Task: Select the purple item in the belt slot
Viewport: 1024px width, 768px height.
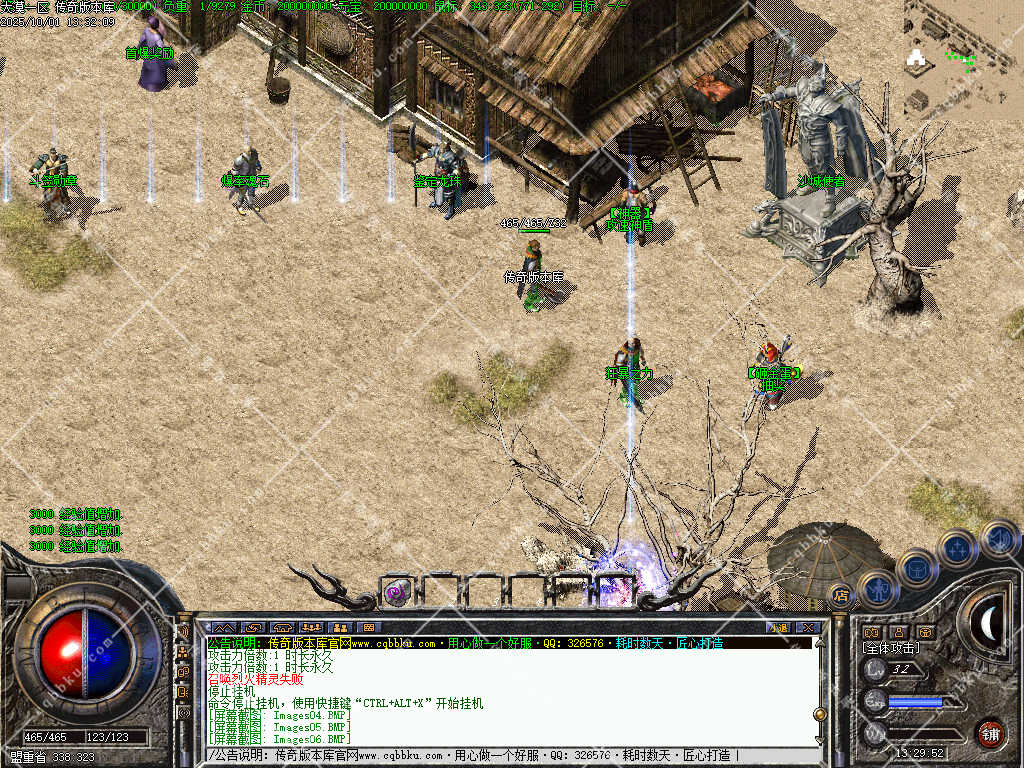Action: 396,592
